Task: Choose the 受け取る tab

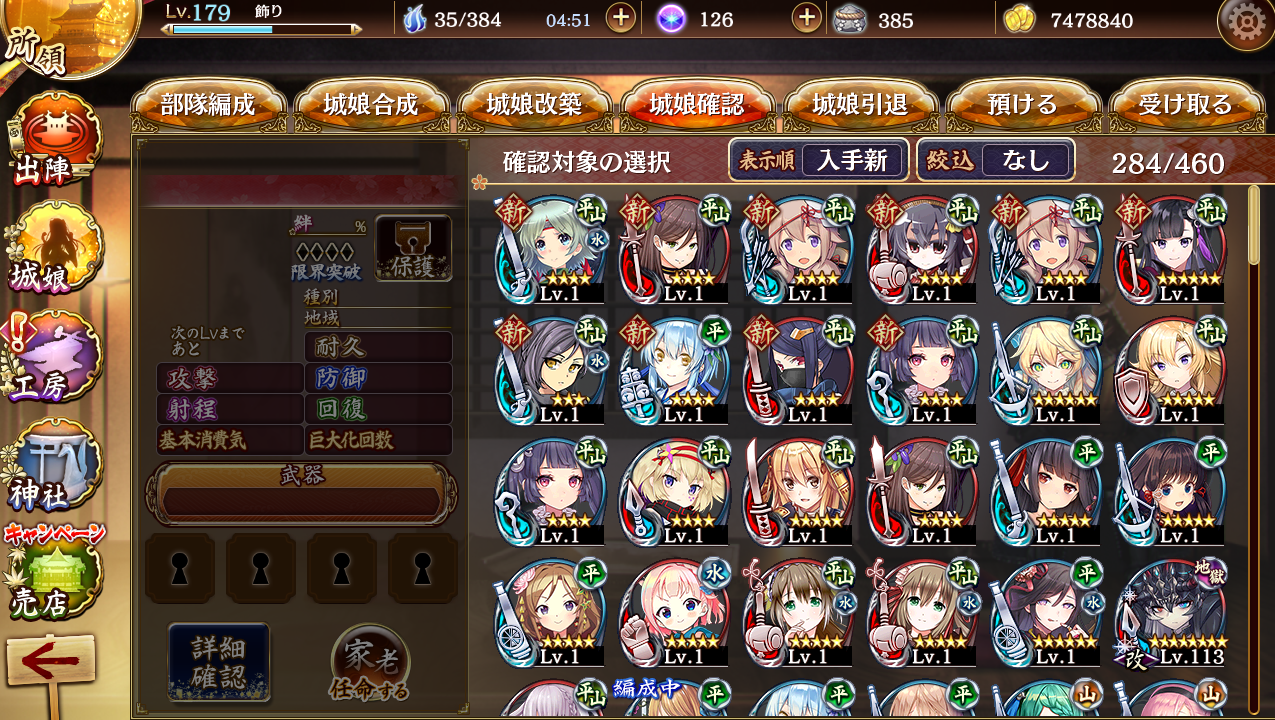Action: coord(1185,105)
